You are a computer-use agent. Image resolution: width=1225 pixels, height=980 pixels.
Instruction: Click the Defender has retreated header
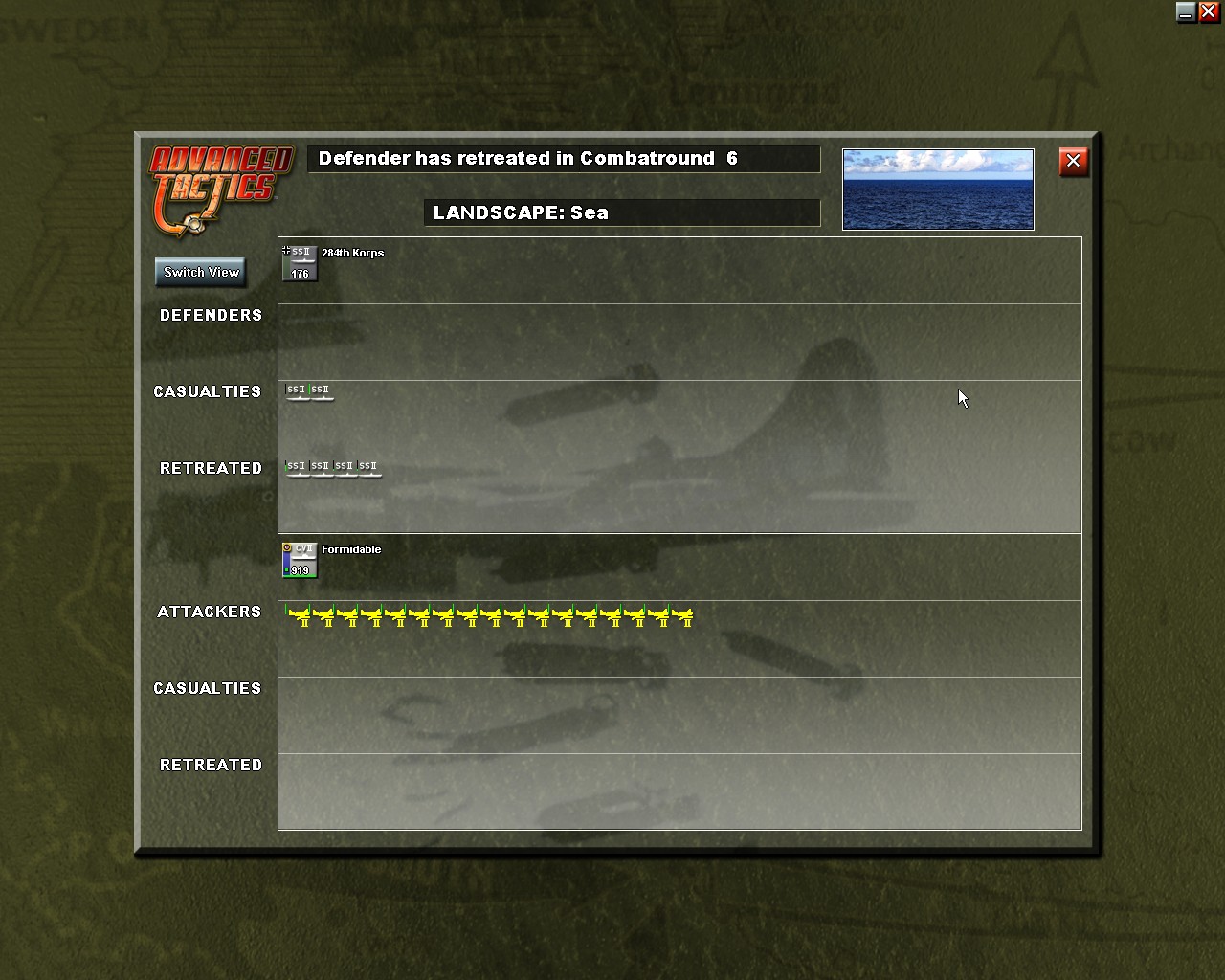pyautogui.click(x=564, y=159)
